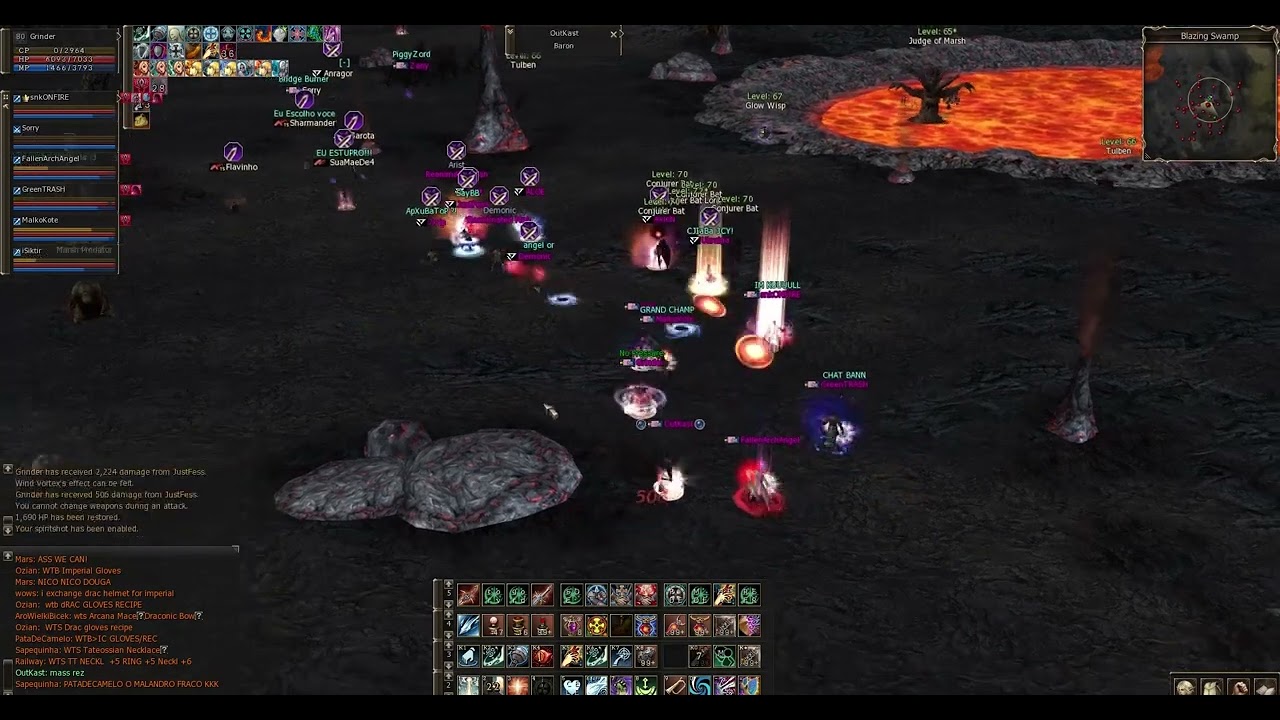Open the open-book menu icon
Screen dimensions: 1280x720
[1265, 688]
